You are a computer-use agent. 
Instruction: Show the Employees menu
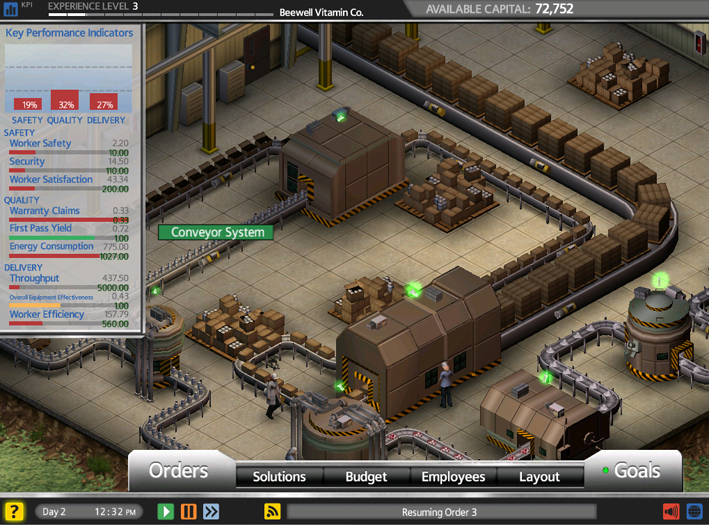pos(453,477)
